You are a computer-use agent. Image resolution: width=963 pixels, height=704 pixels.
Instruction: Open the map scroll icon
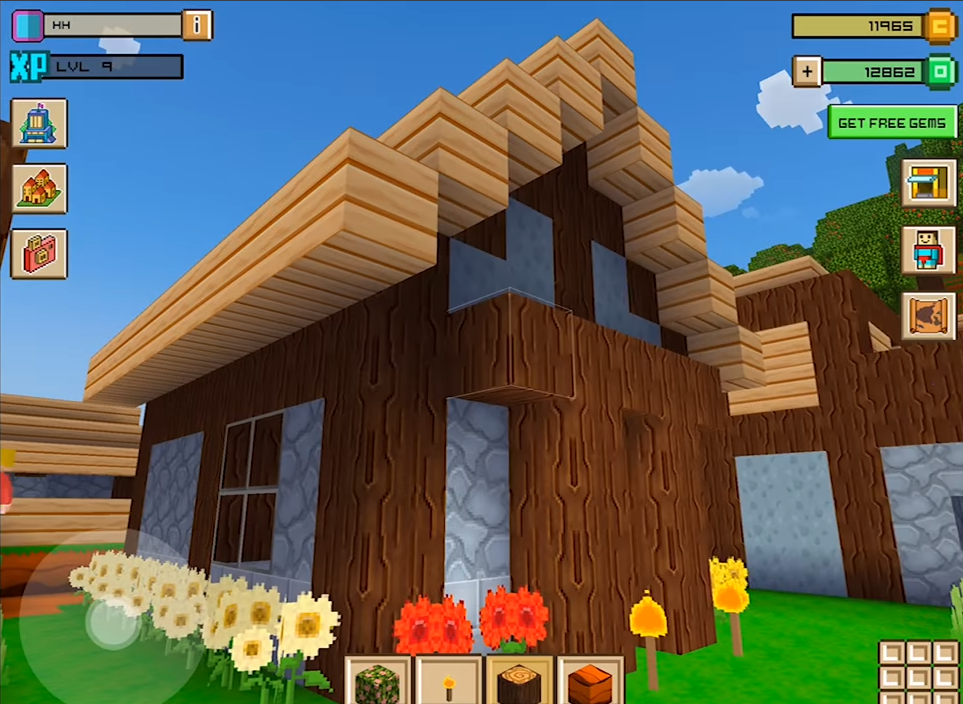(x=928, y=315)
